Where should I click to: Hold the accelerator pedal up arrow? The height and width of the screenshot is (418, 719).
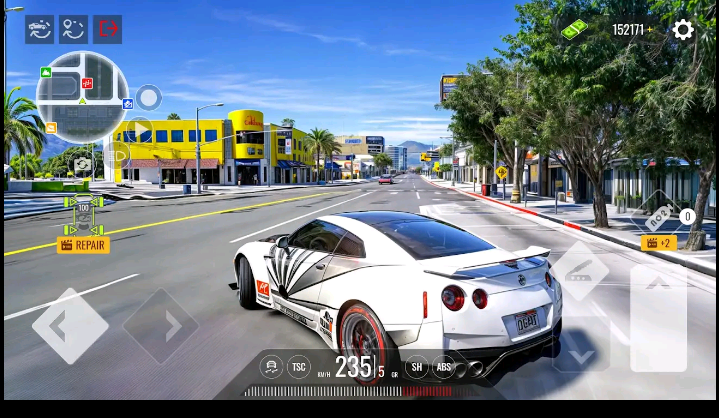658,315
